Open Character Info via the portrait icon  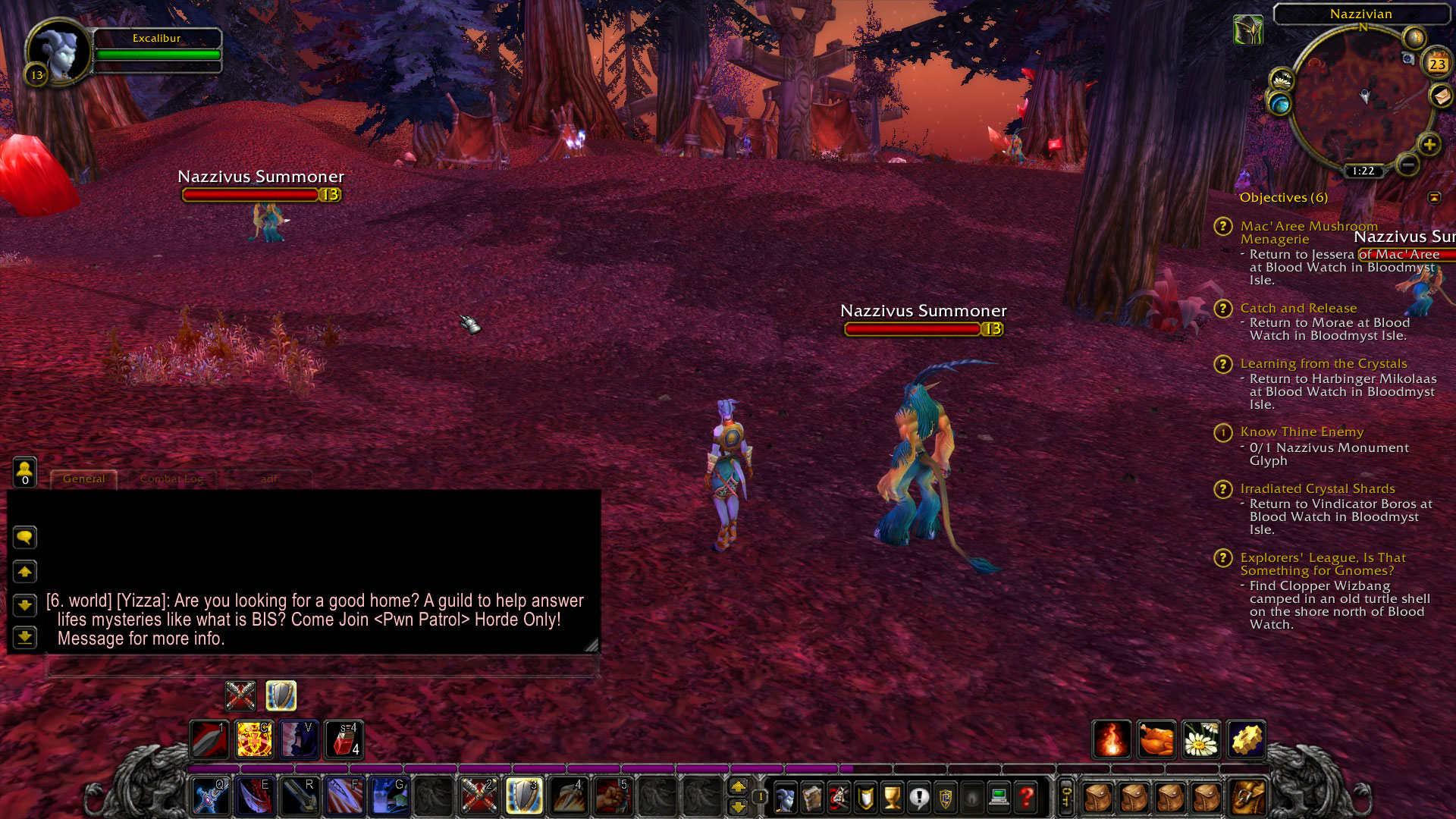point(785,797)
